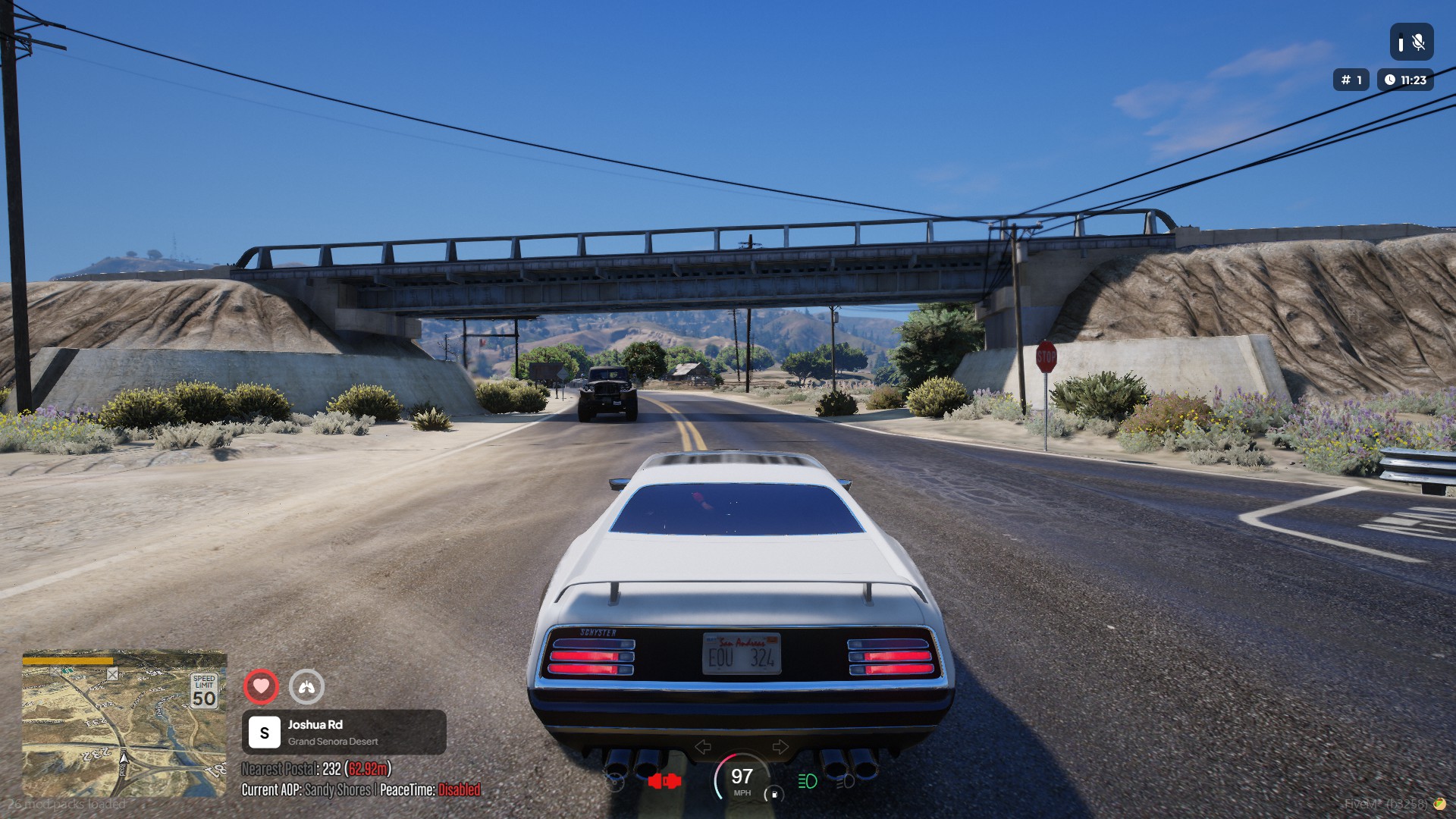
Task: Select the lungs stamina icon
Action: pyautogui.click(x=306, y=687)
